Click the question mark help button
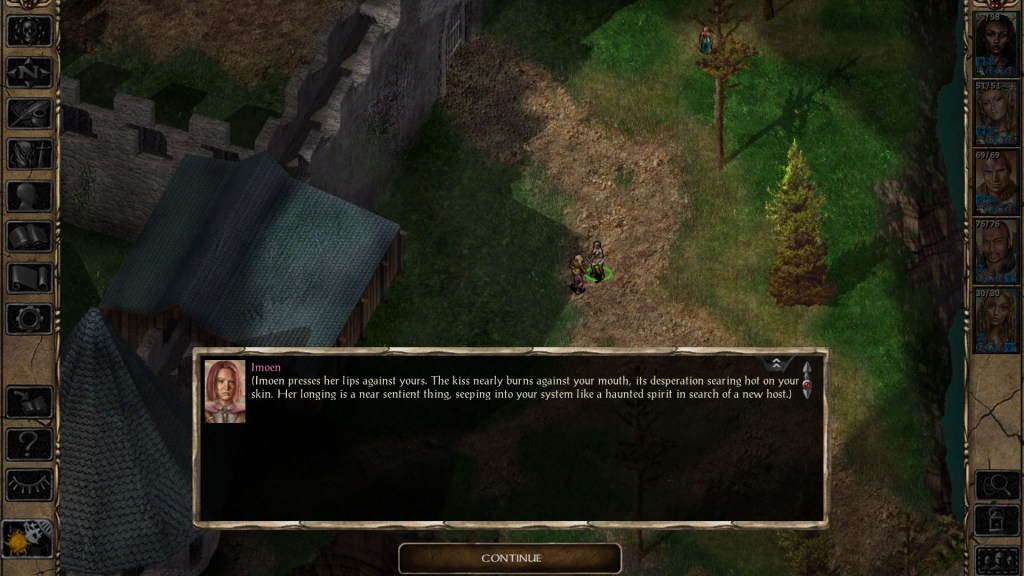Image resolution: width=1024 pixels, height=576 pixels. point(29,443)
